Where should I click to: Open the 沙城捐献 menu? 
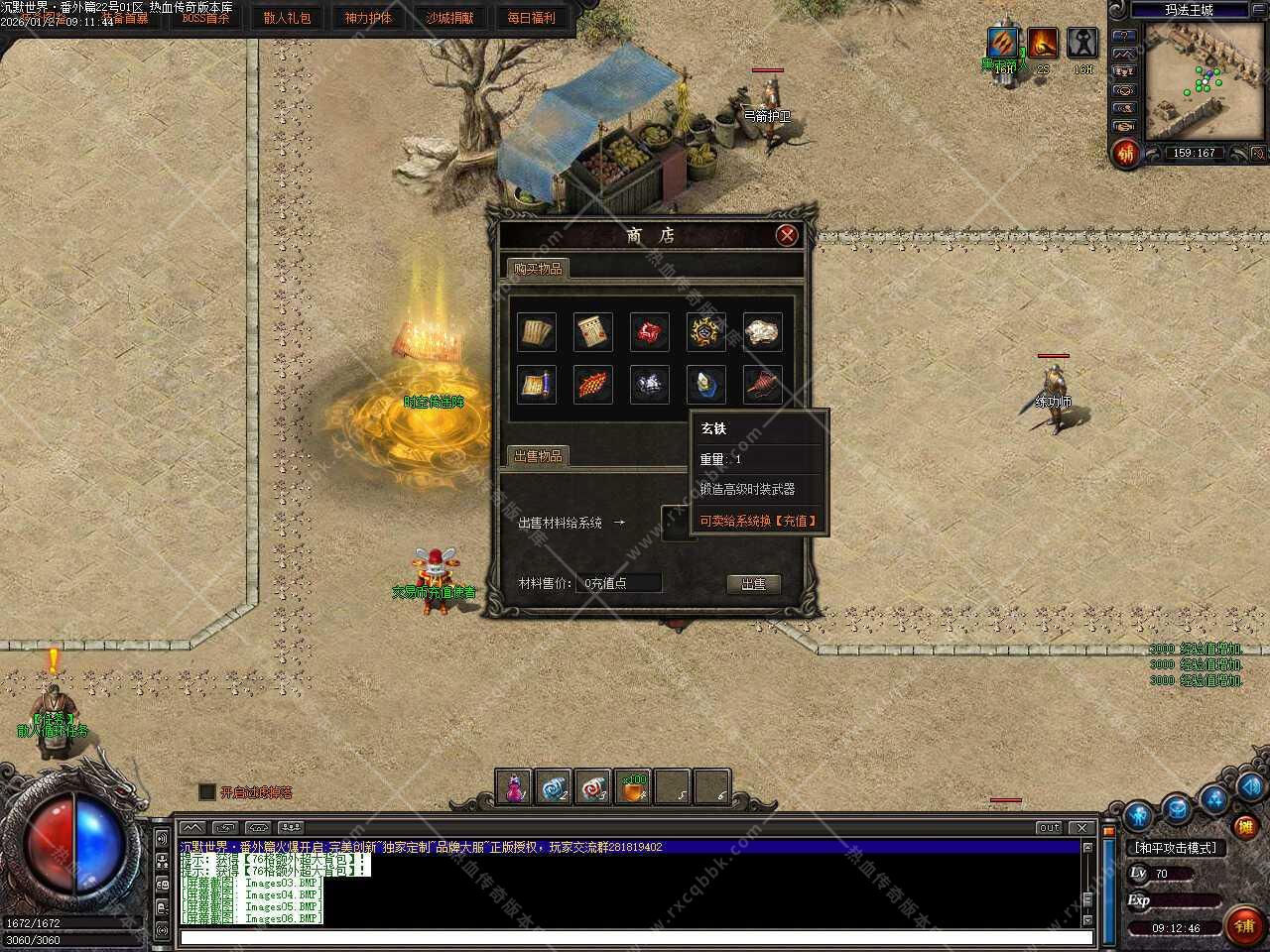[x=449, y=18]
